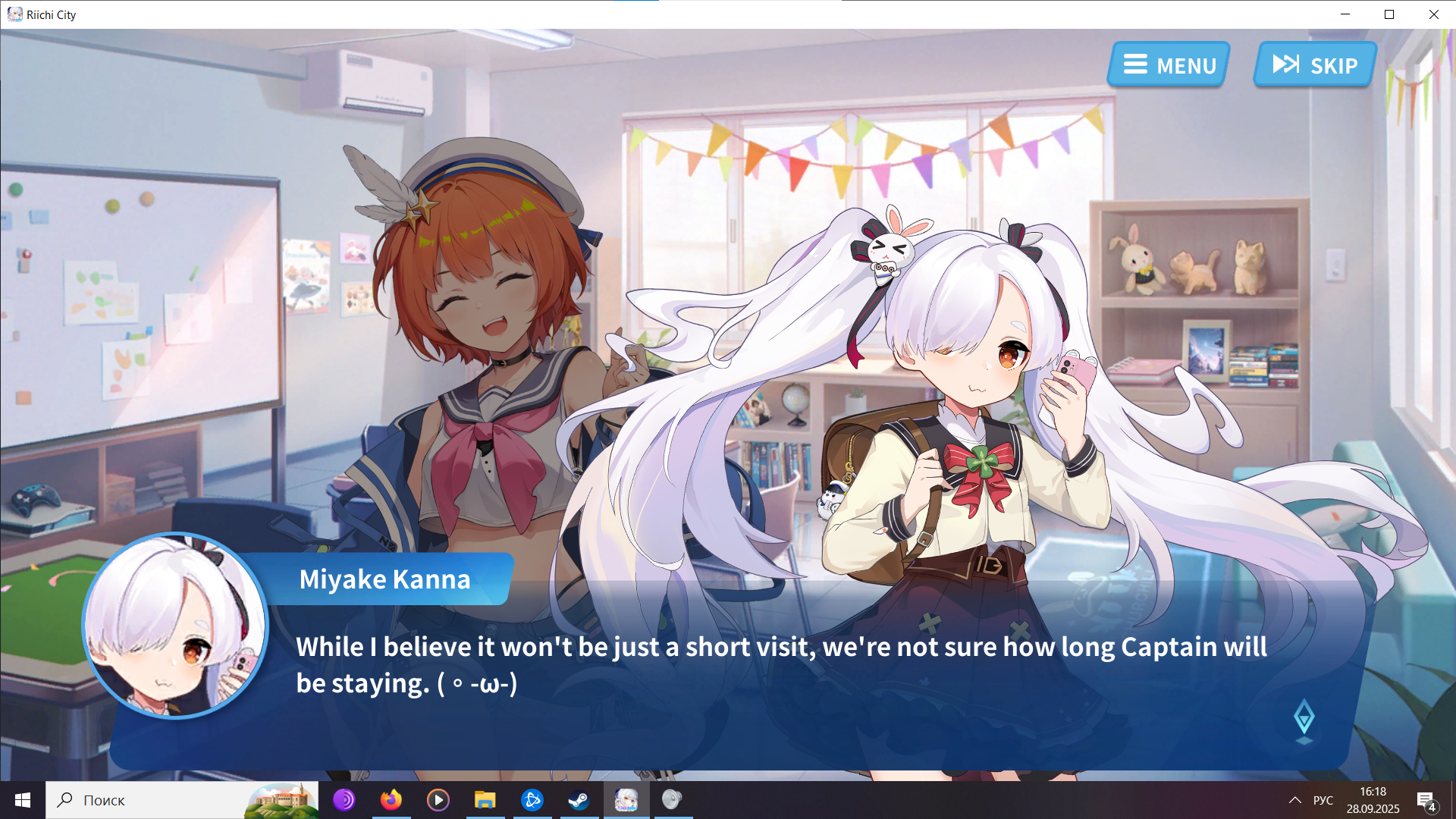Open Battle.net from the taskbar
This screenshot has height=819, width=1456.
[x=532, y=799]
